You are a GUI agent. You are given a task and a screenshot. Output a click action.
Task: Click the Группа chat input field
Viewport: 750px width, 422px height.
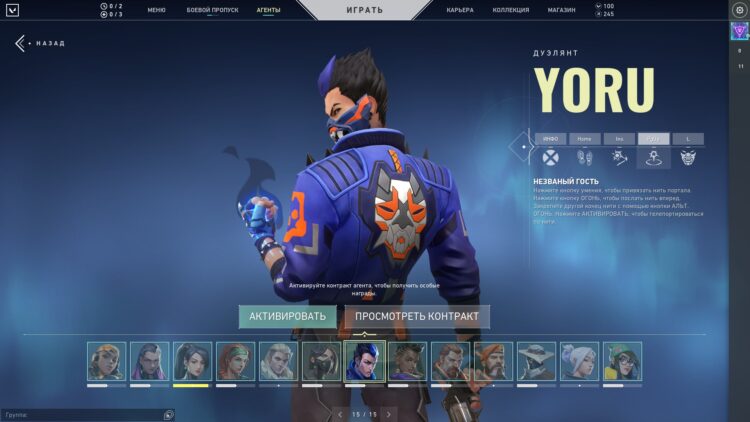pos(80,414)
